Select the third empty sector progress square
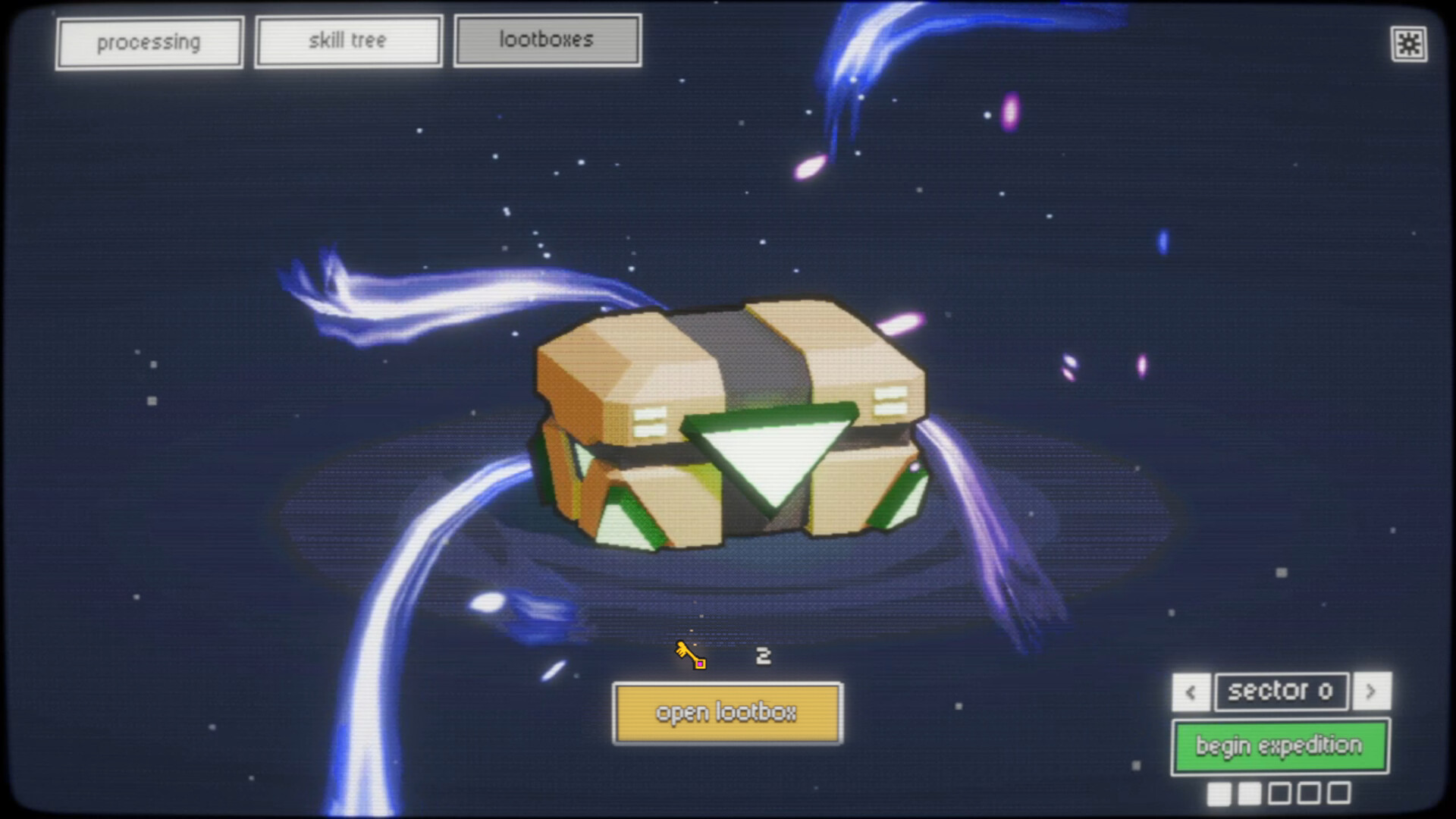 [x=1280, y=794]
